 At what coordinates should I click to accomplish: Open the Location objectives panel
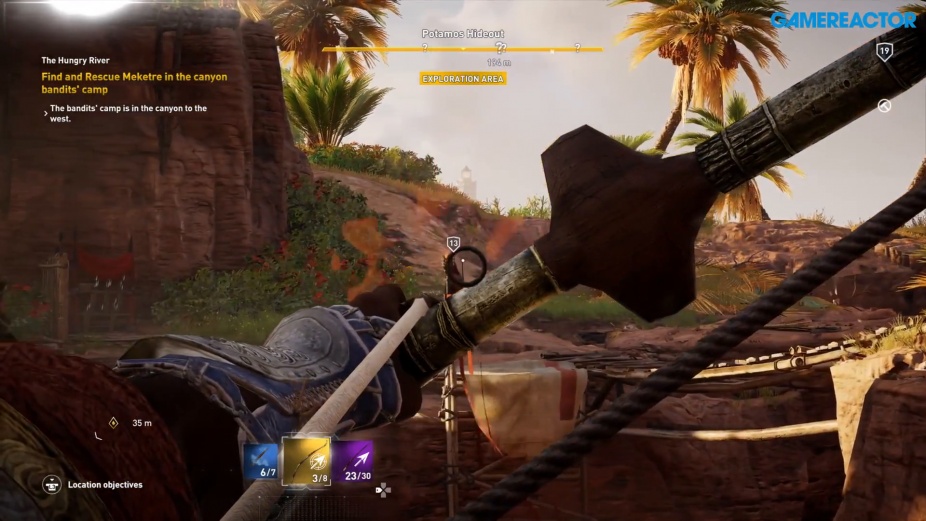pos(52,485)
